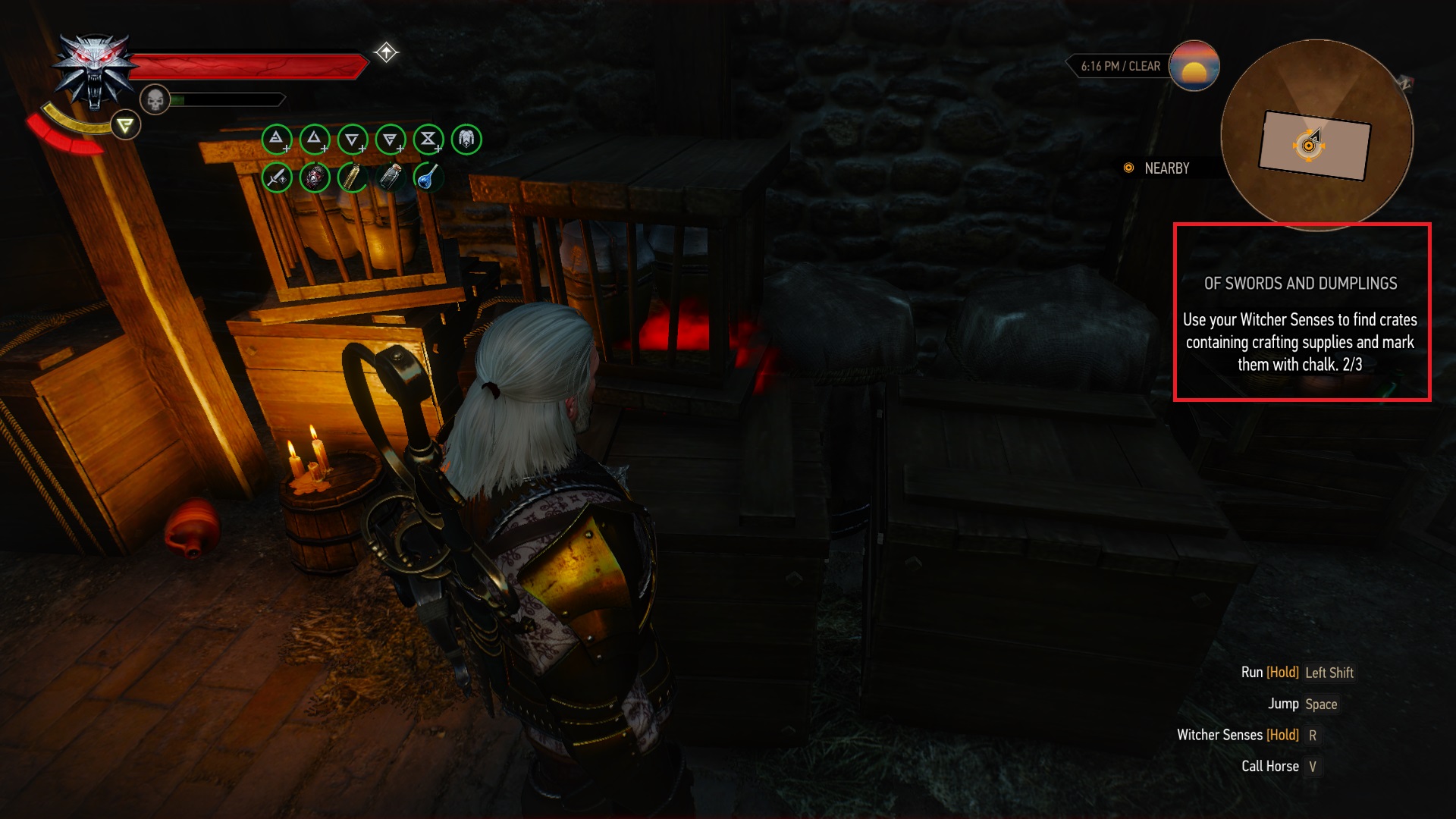Click the wolf head medallion
This screenshot has width=1456, height=819.
click(94, 72)
